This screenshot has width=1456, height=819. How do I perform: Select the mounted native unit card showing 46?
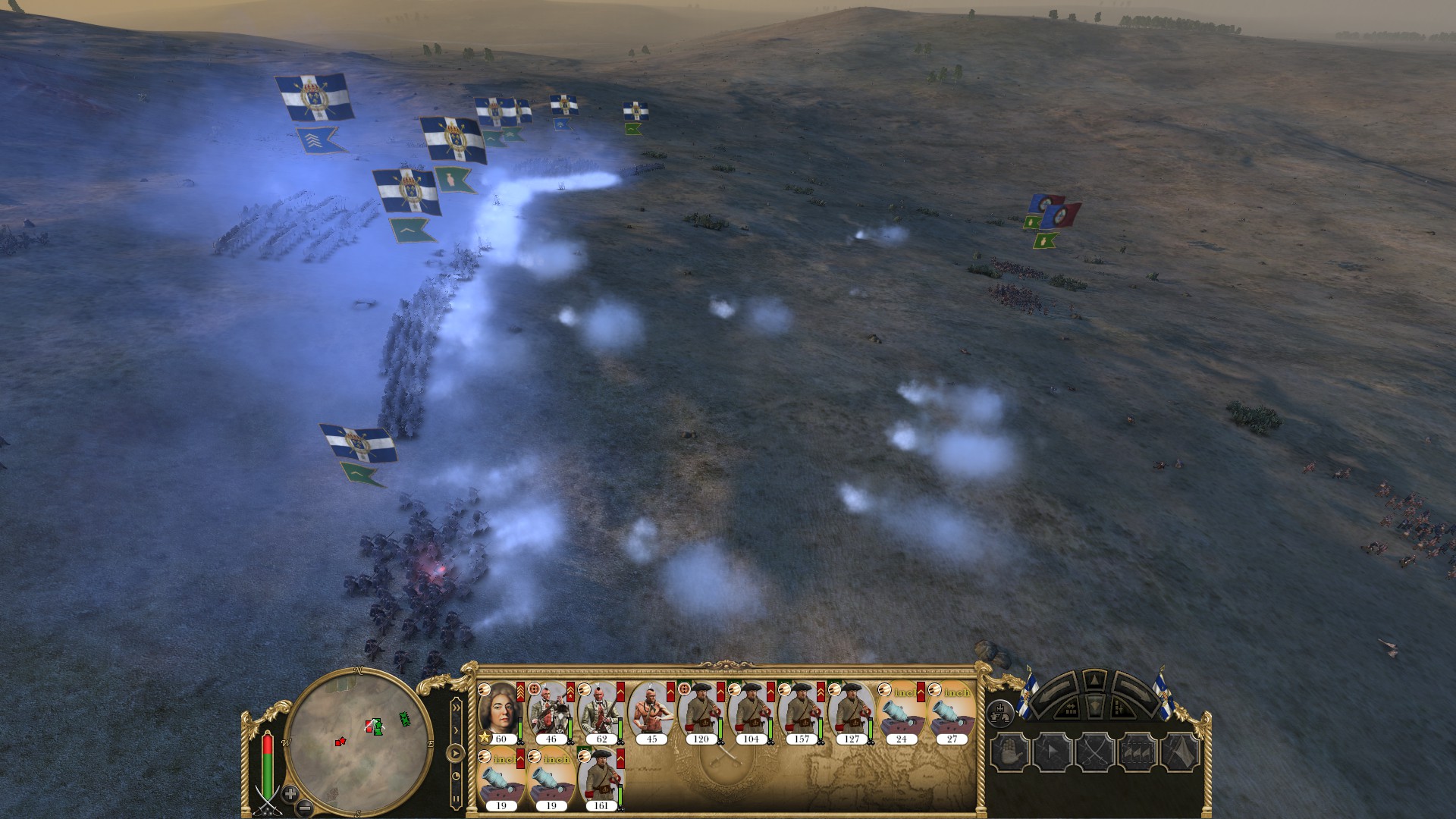551,713
